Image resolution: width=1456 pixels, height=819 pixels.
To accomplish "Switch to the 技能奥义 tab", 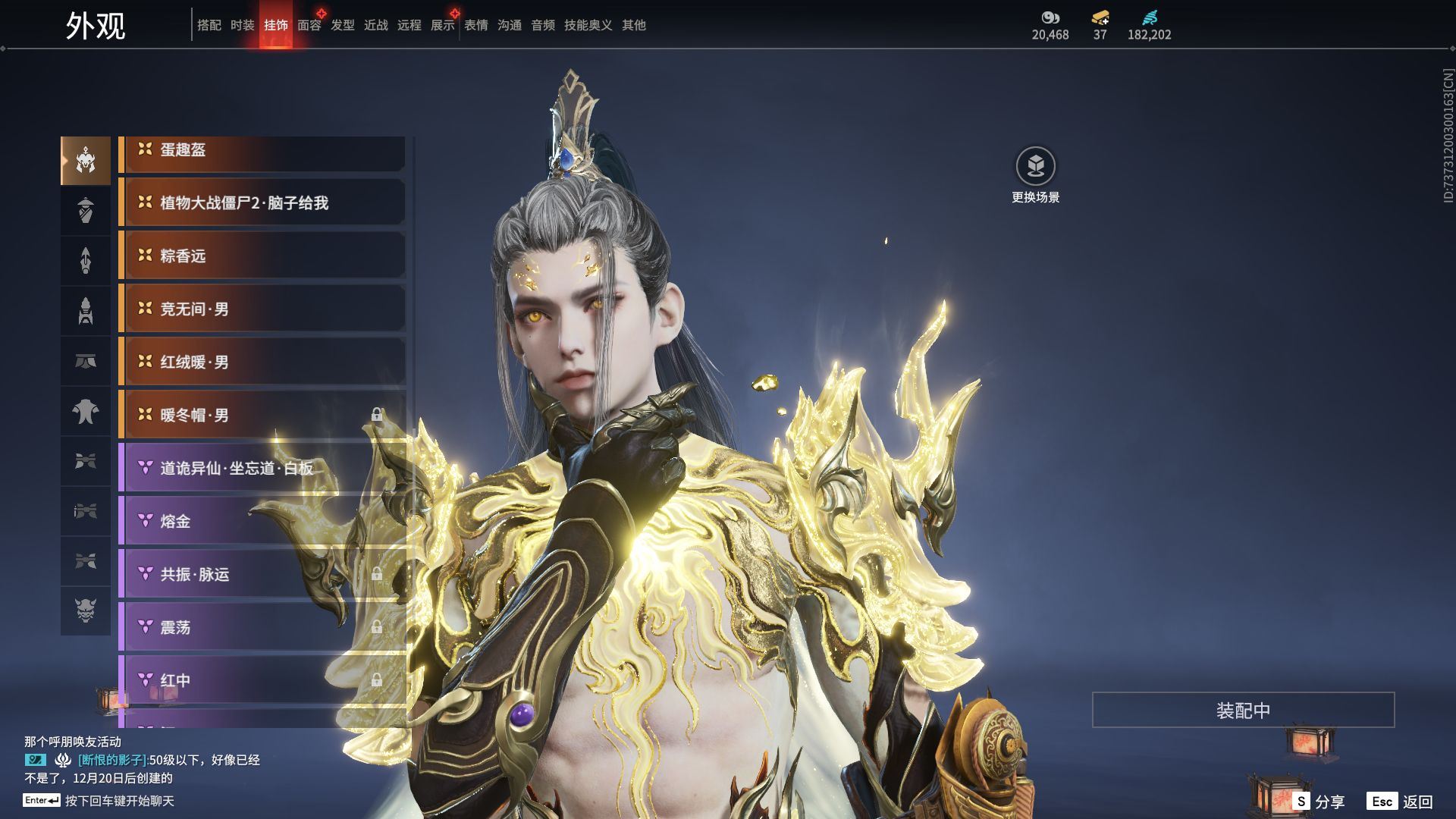I will pos(588,25).
